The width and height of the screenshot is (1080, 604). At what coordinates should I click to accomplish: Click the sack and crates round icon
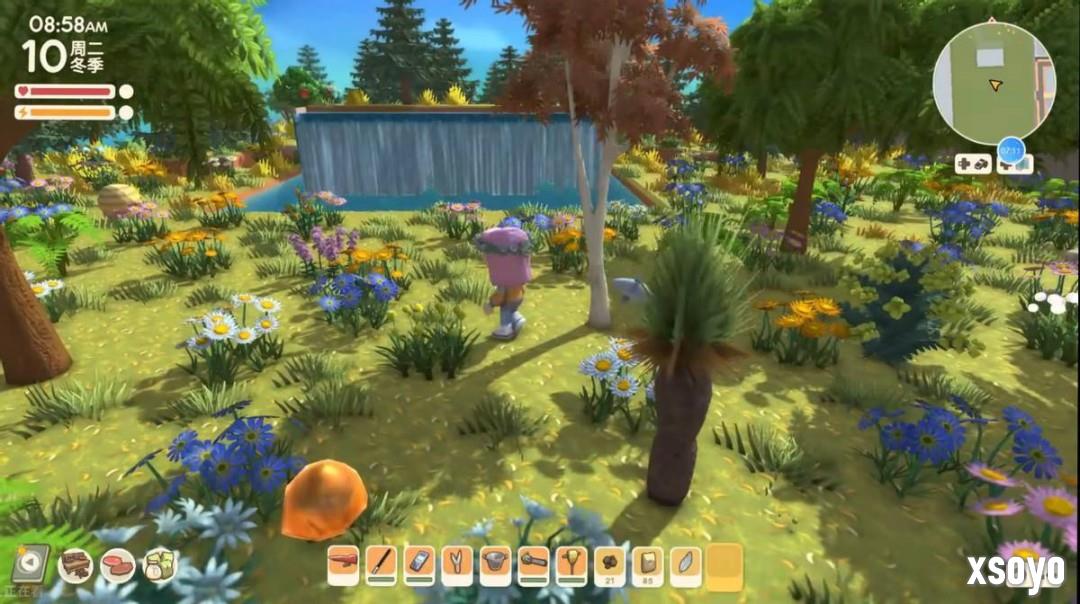pos(159,566)
